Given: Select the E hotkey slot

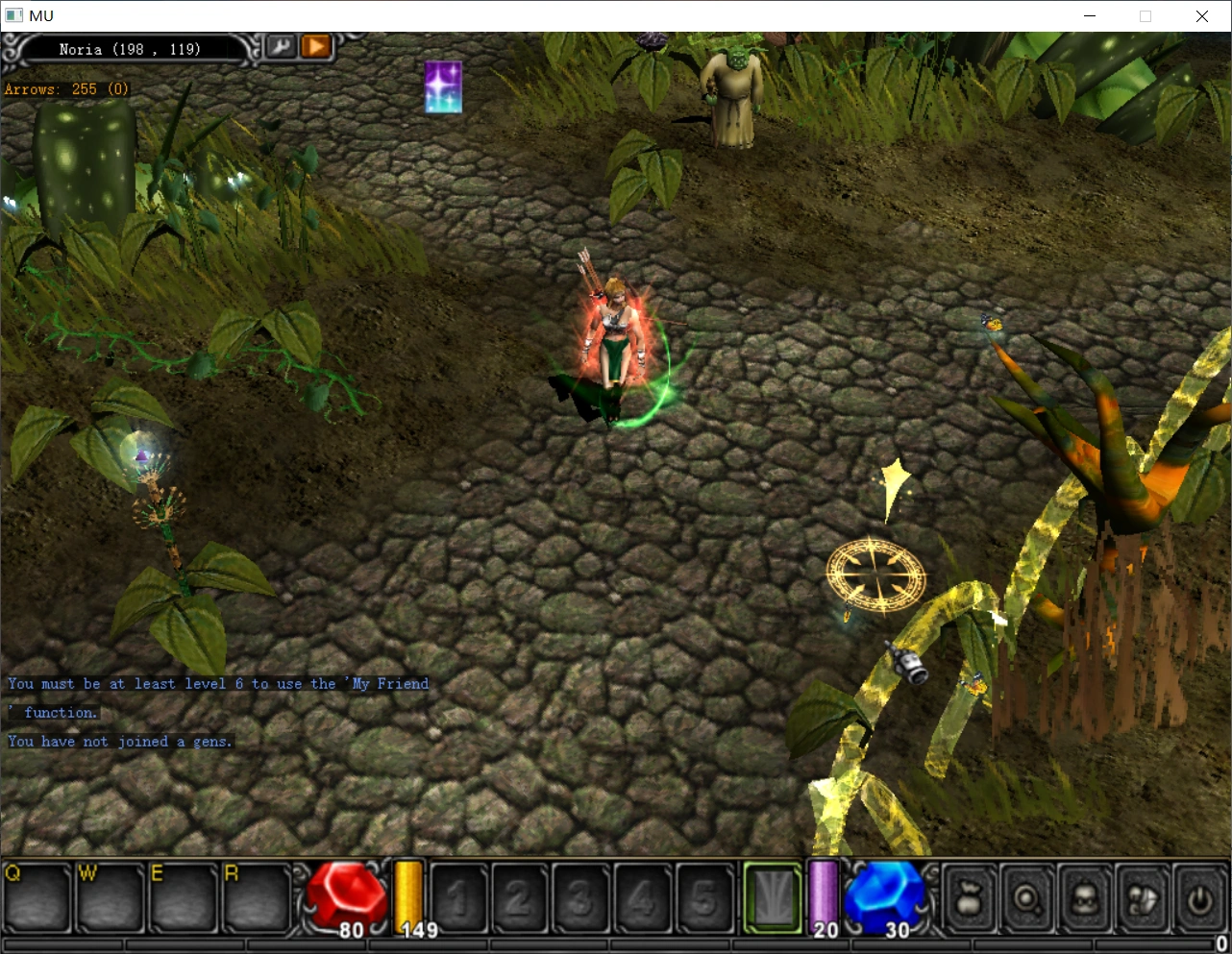Looking at the screenshot, I should pyautogui.click(x=183, y=898).
